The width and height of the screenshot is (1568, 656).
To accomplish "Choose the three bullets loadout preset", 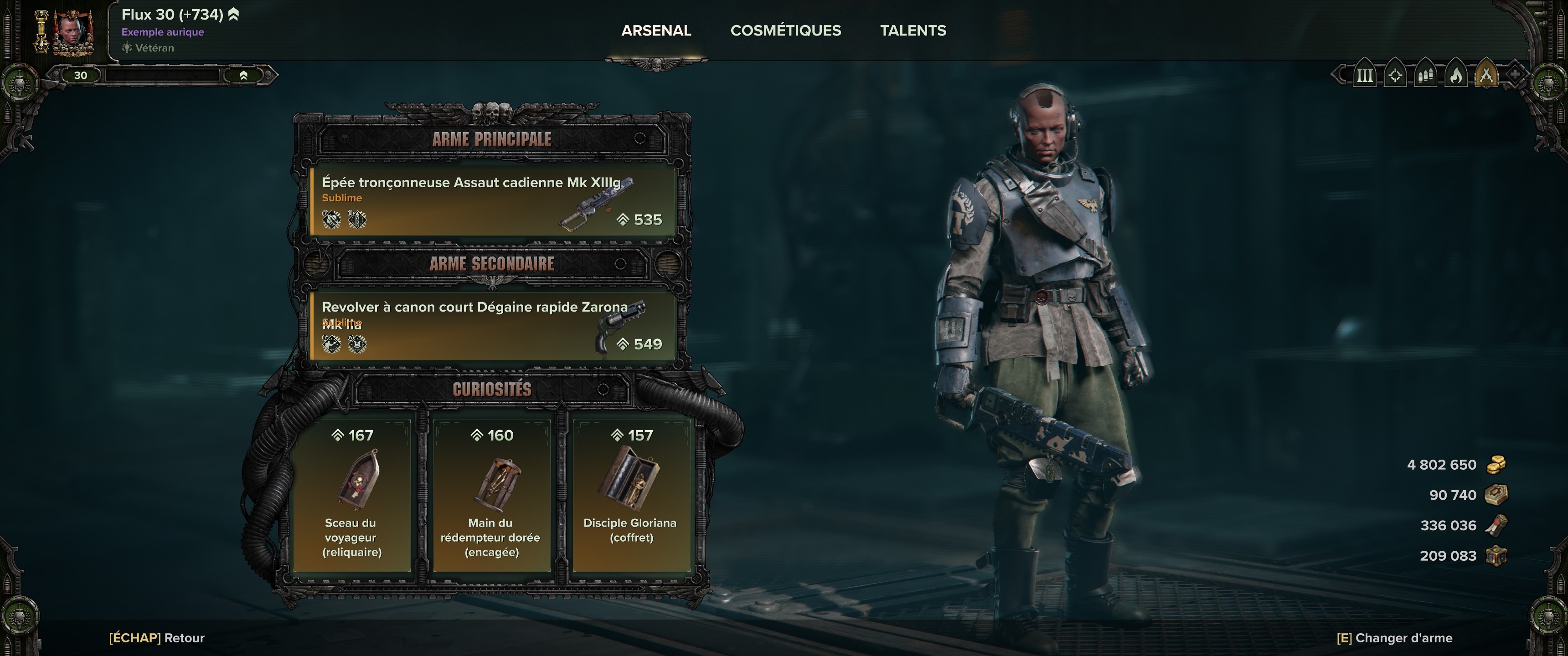I will click(1426, 76).
